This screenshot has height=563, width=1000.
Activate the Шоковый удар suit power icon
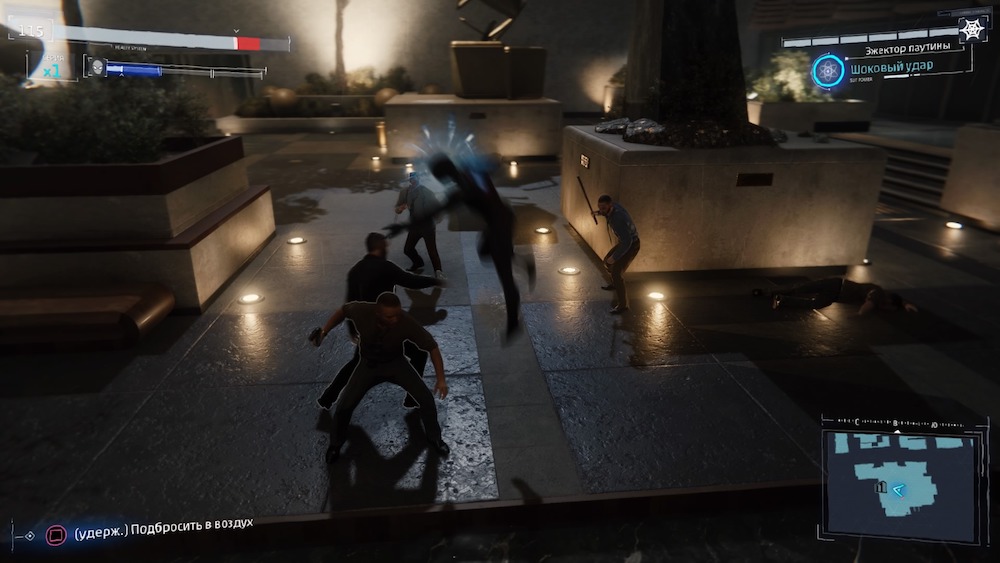click(x=829, y=71)
